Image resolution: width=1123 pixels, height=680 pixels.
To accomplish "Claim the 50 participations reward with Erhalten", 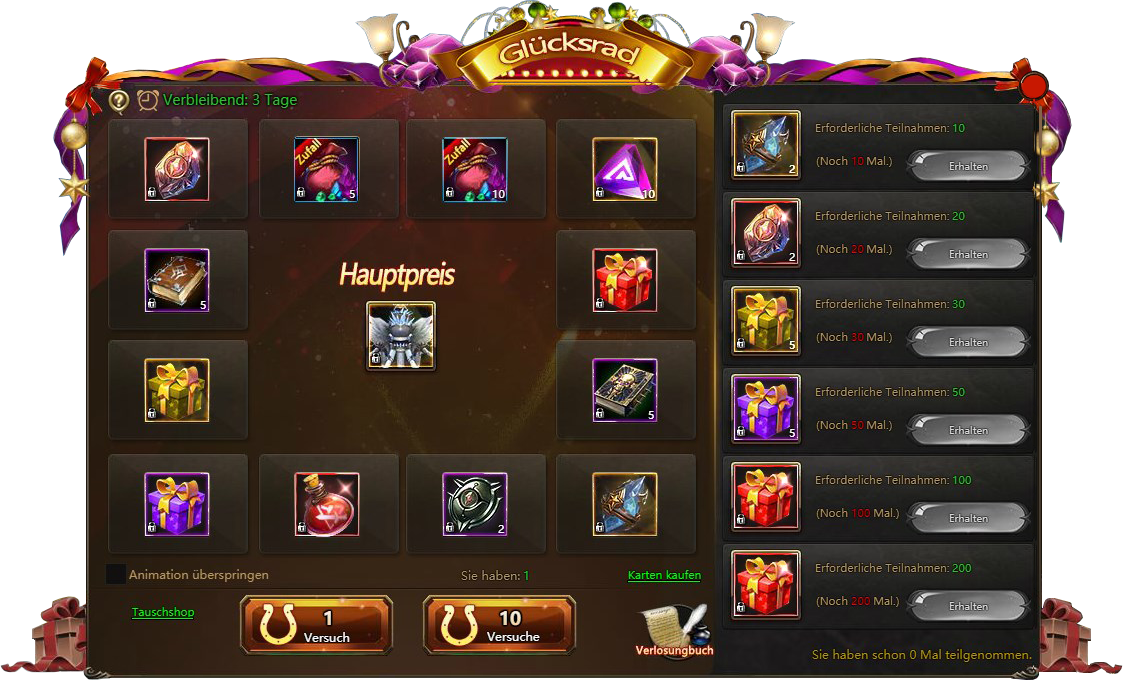I will [x=967, y=430].
